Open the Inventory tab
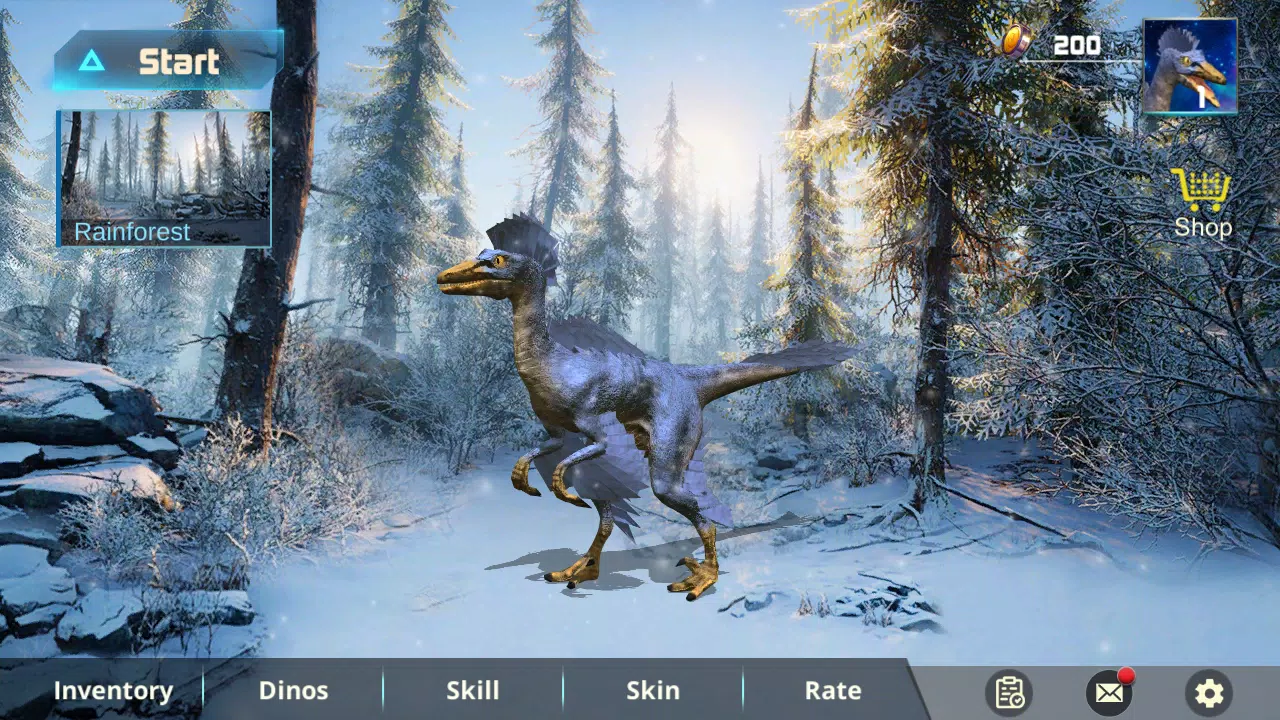This screenshot has width=1280, height=720. click(113, 690)
